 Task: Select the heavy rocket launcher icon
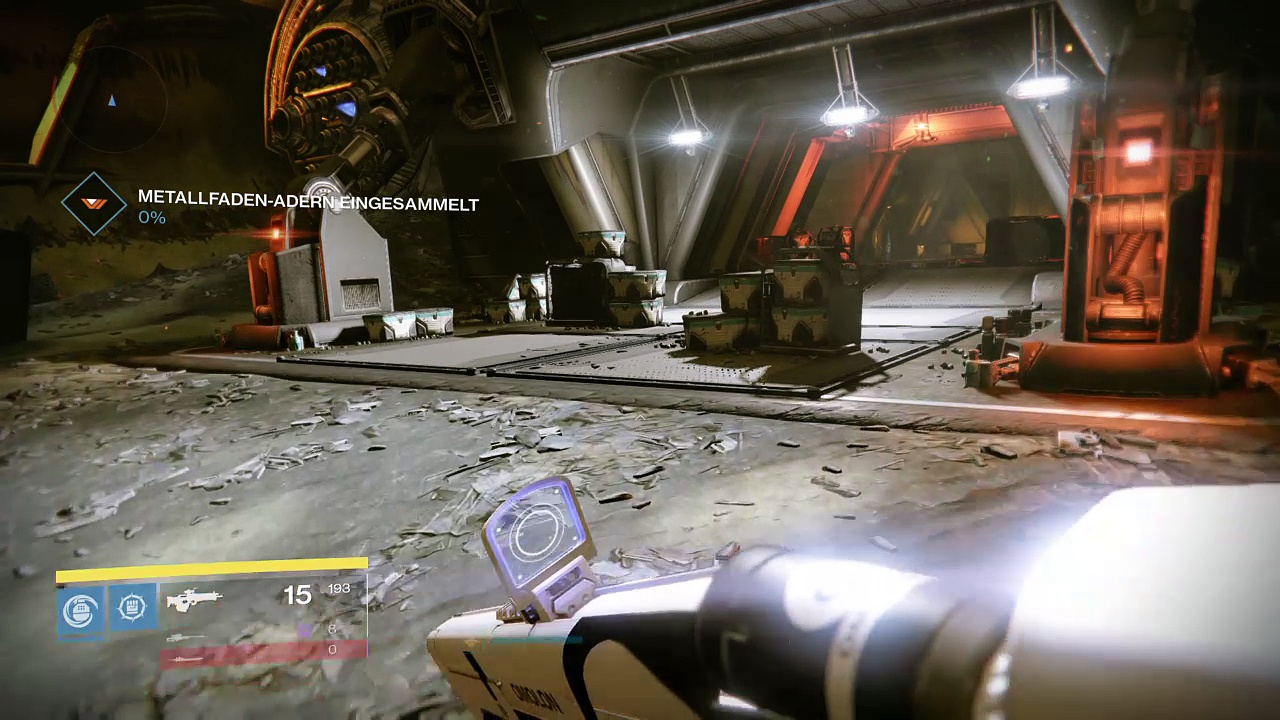click(x=188, y=658)
